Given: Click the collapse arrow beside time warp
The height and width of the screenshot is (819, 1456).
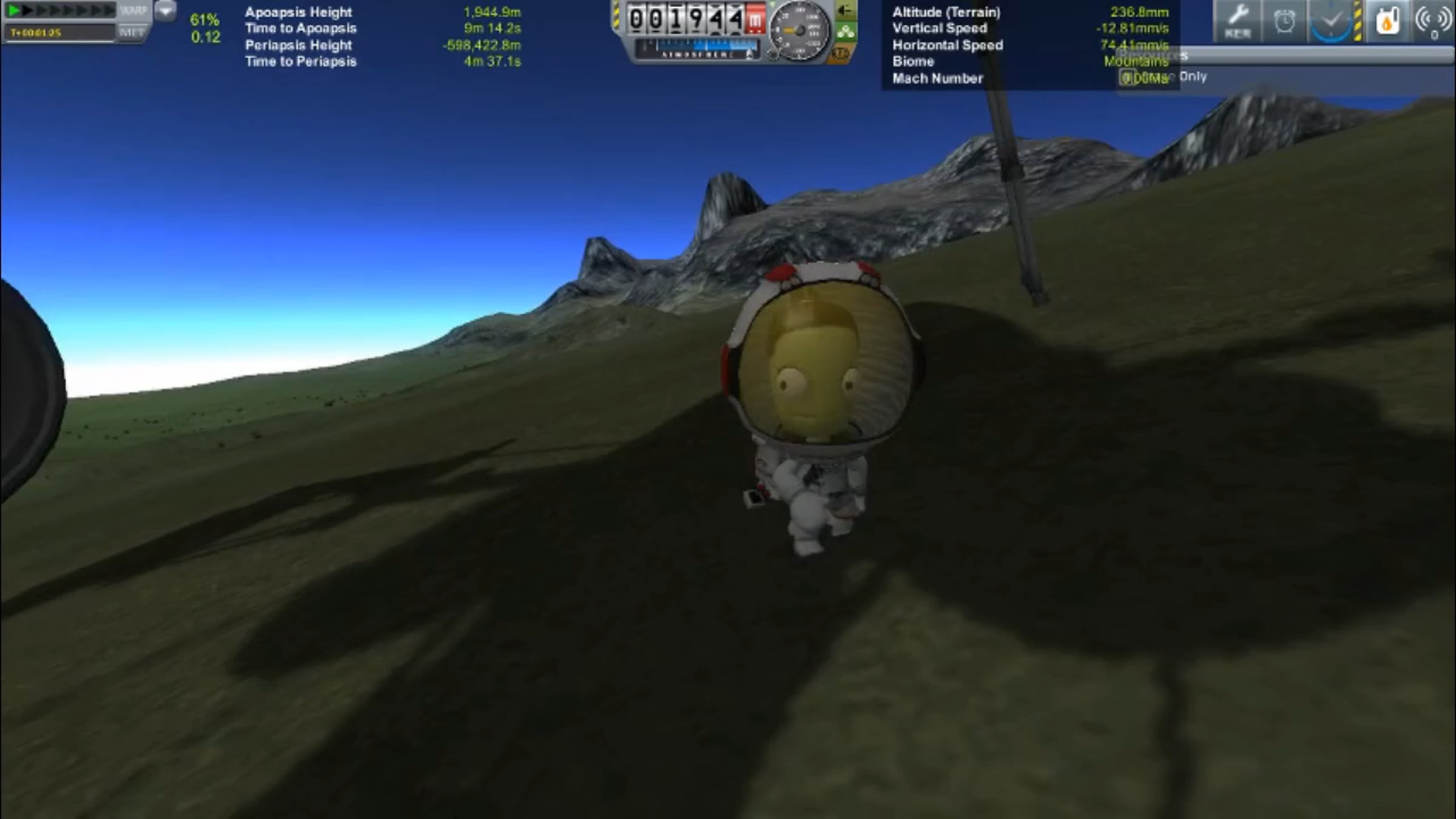Looking at the screenshot, I should [164, 11].
